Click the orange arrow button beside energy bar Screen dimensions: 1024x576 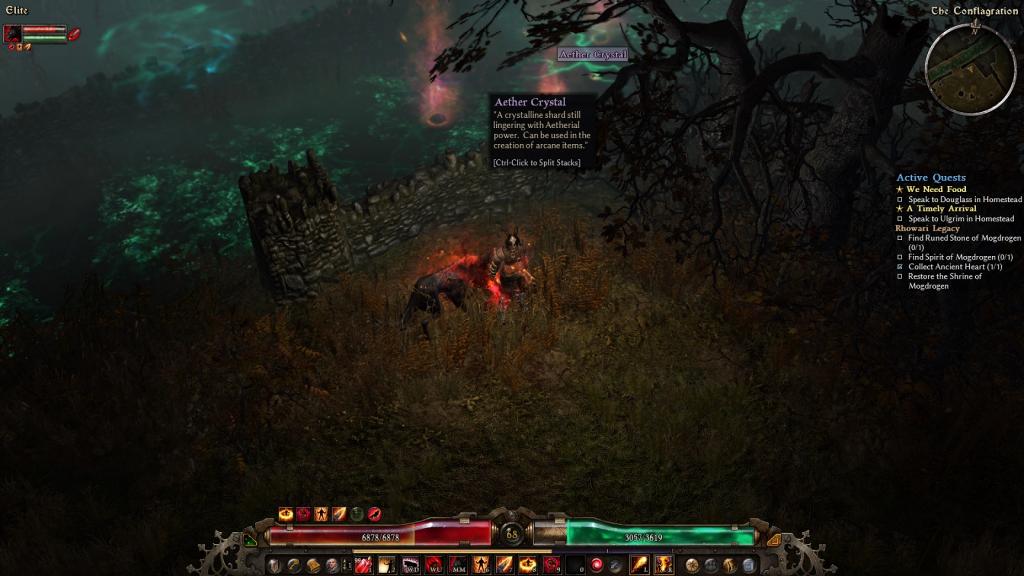point(773,539)
